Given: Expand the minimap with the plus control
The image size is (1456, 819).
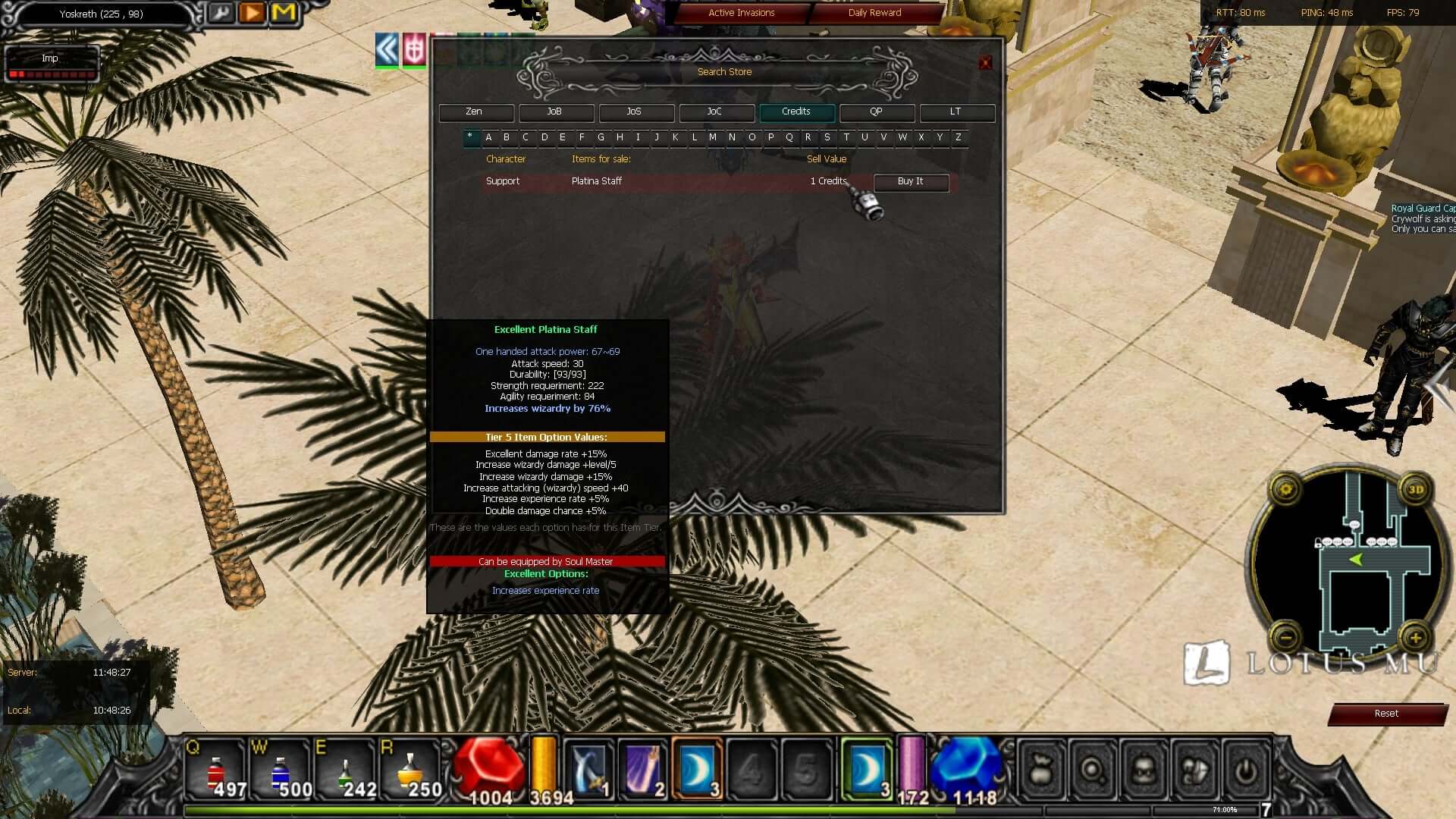Looking at the screenshot, I should (x=1415, y=637).
